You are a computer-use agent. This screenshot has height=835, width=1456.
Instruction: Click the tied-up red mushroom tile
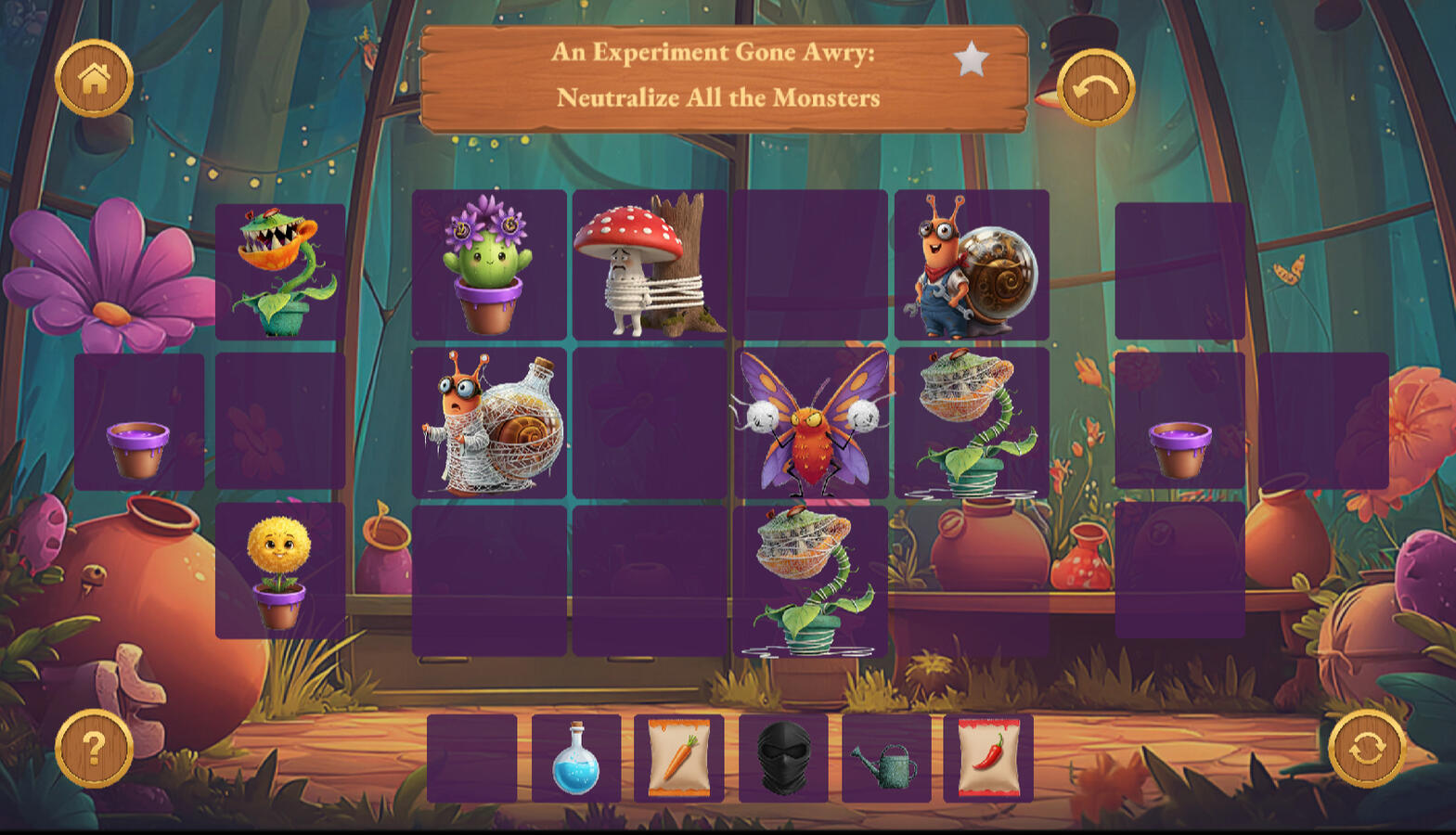click(x=650, y=265)
